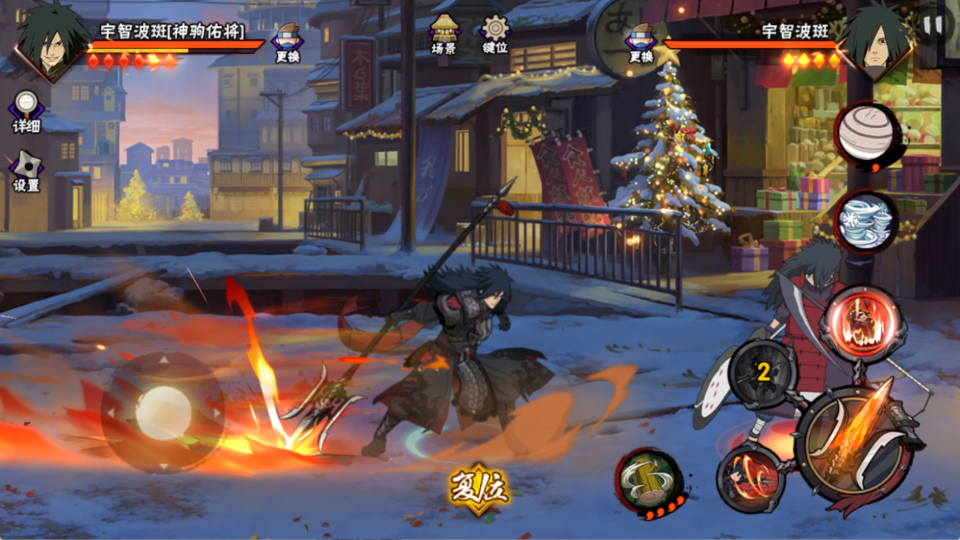The height and width of the screenshot is (540, 960).
Task: Swap the opponent ninja via right 更换
Action: (x=640, y=42)
